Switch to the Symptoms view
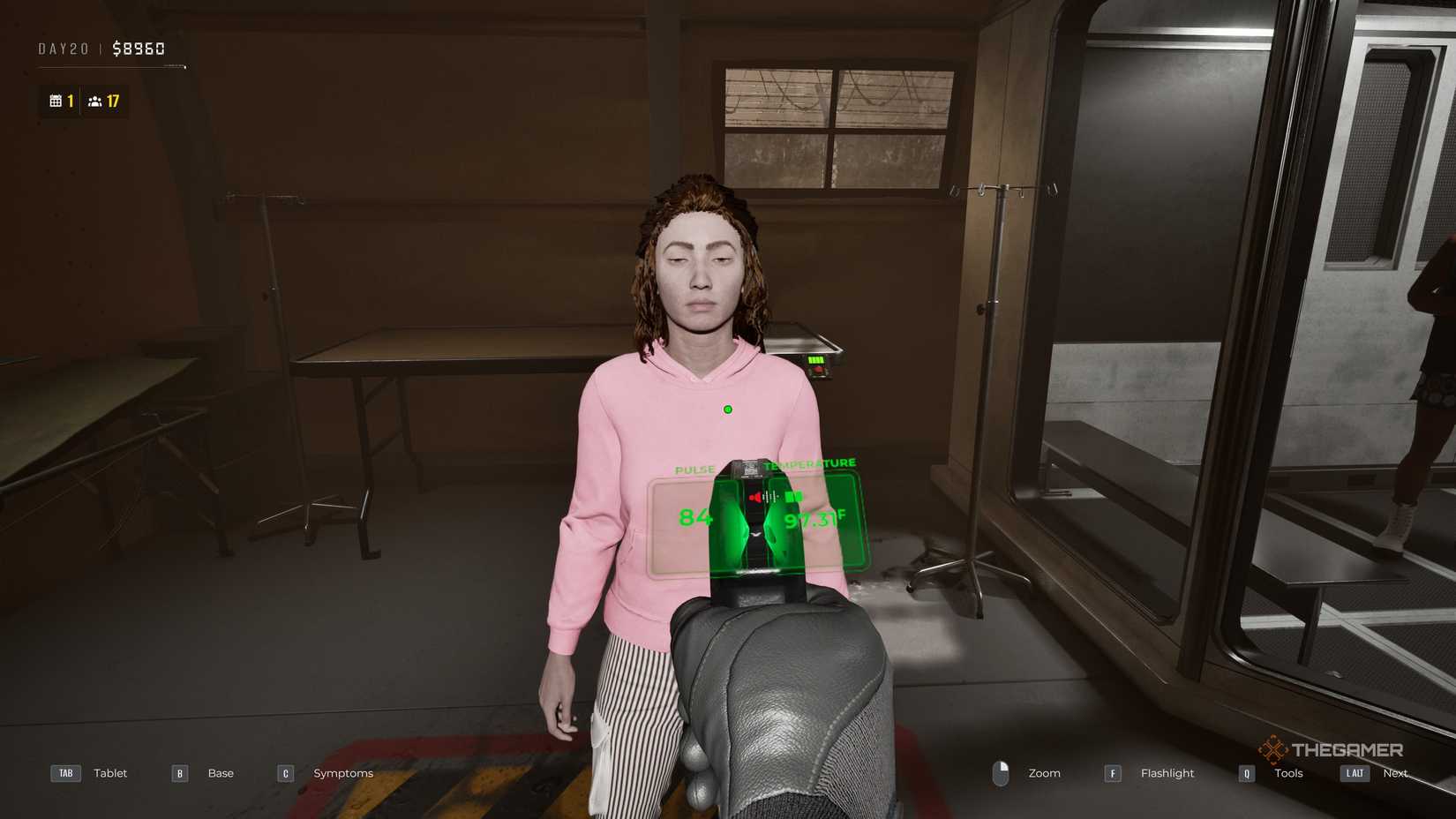This screenshot has width=1456, height=819. tap(342, 772)
